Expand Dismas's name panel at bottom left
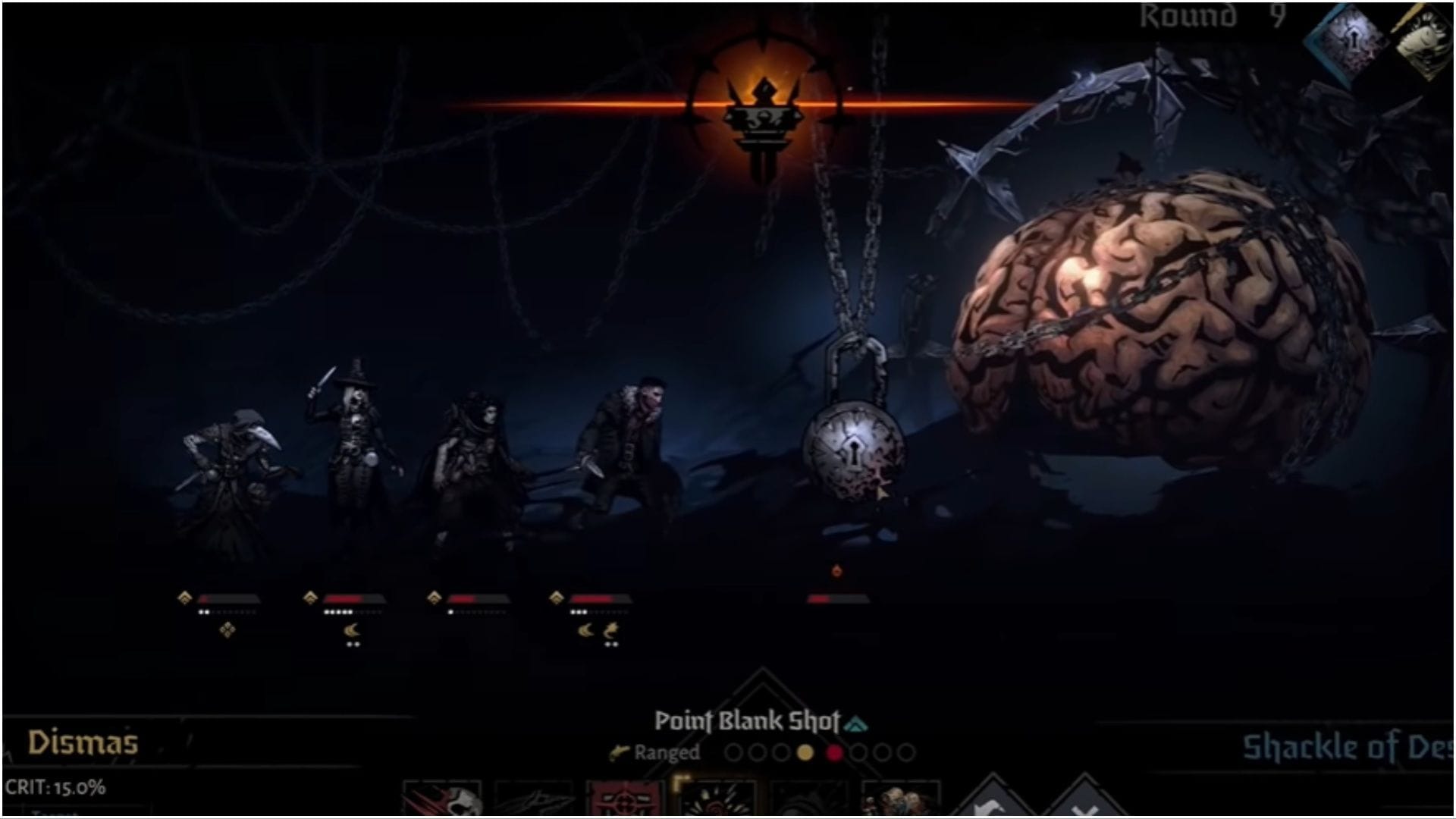1456x819 pixels. point(83,742)
